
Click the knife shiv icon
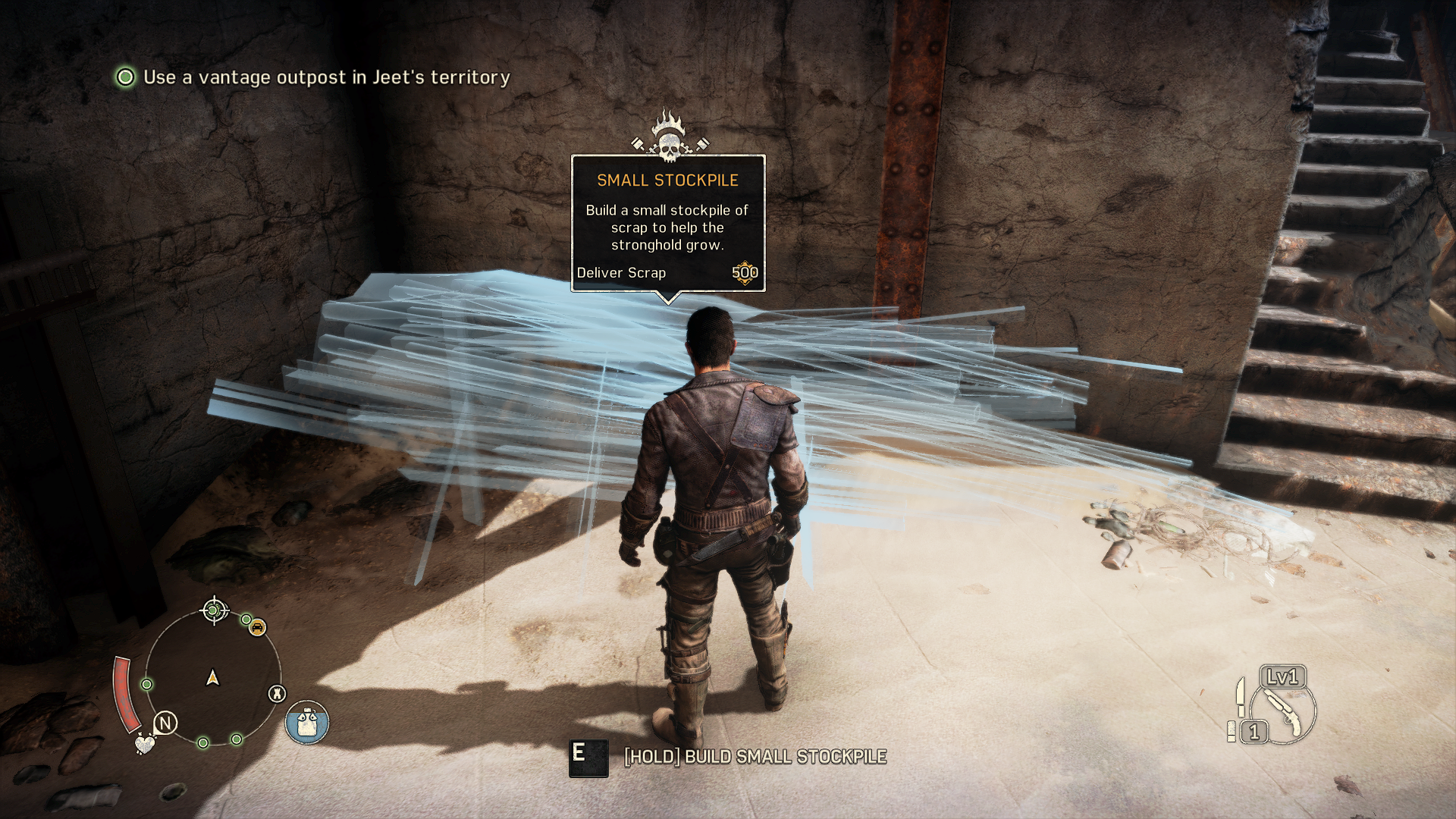1240,696
